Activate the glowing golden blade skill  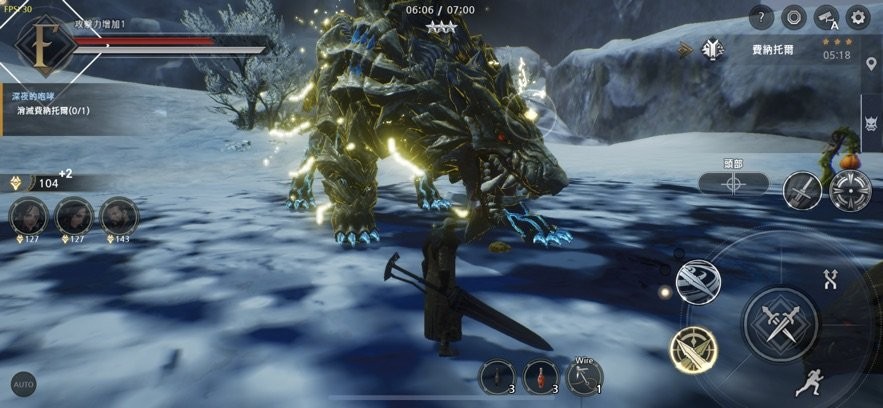[x=692, y=348]
